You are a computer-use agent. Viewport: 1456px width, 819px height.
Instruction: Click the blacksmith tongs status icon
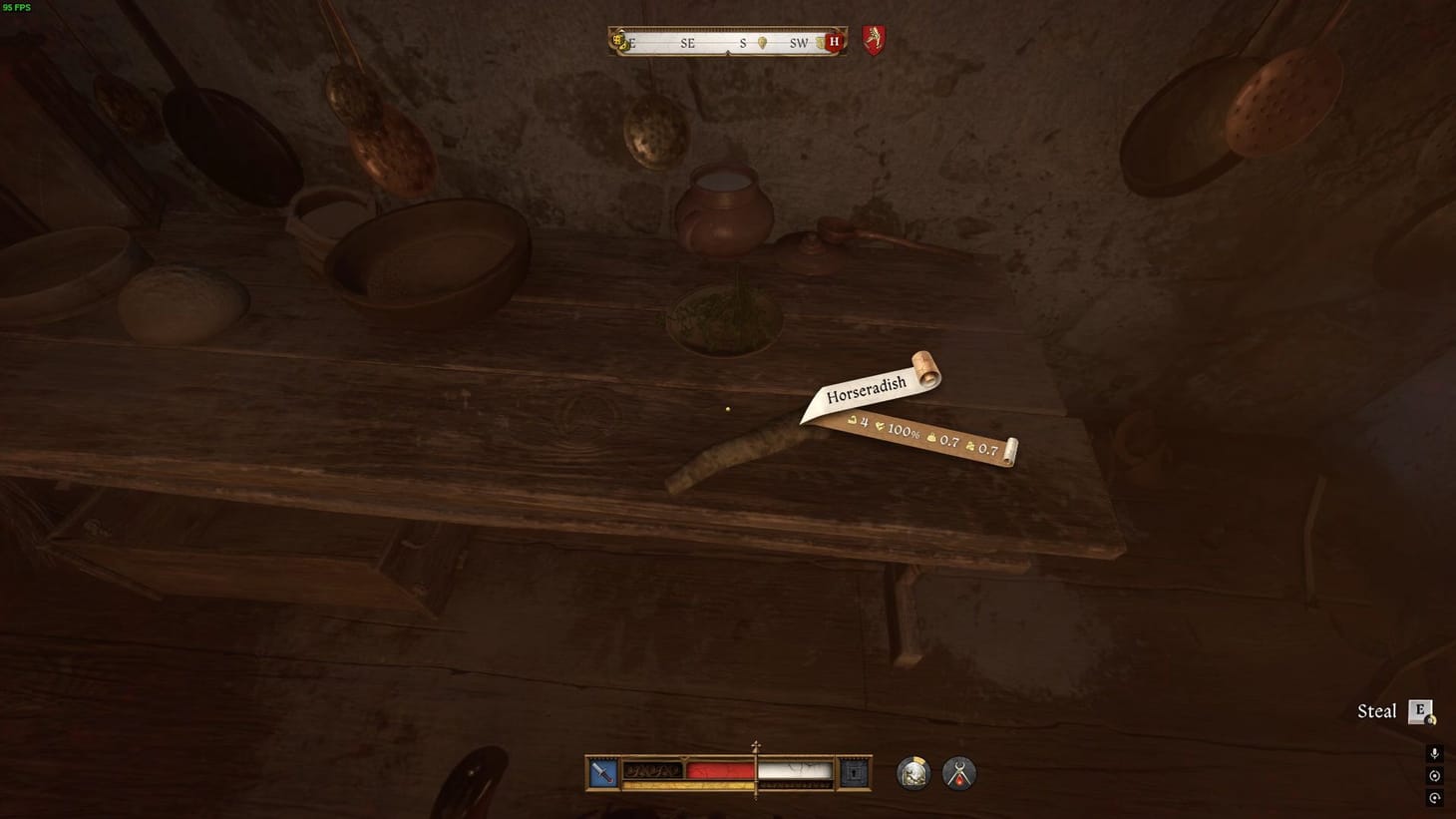[957, 773]
